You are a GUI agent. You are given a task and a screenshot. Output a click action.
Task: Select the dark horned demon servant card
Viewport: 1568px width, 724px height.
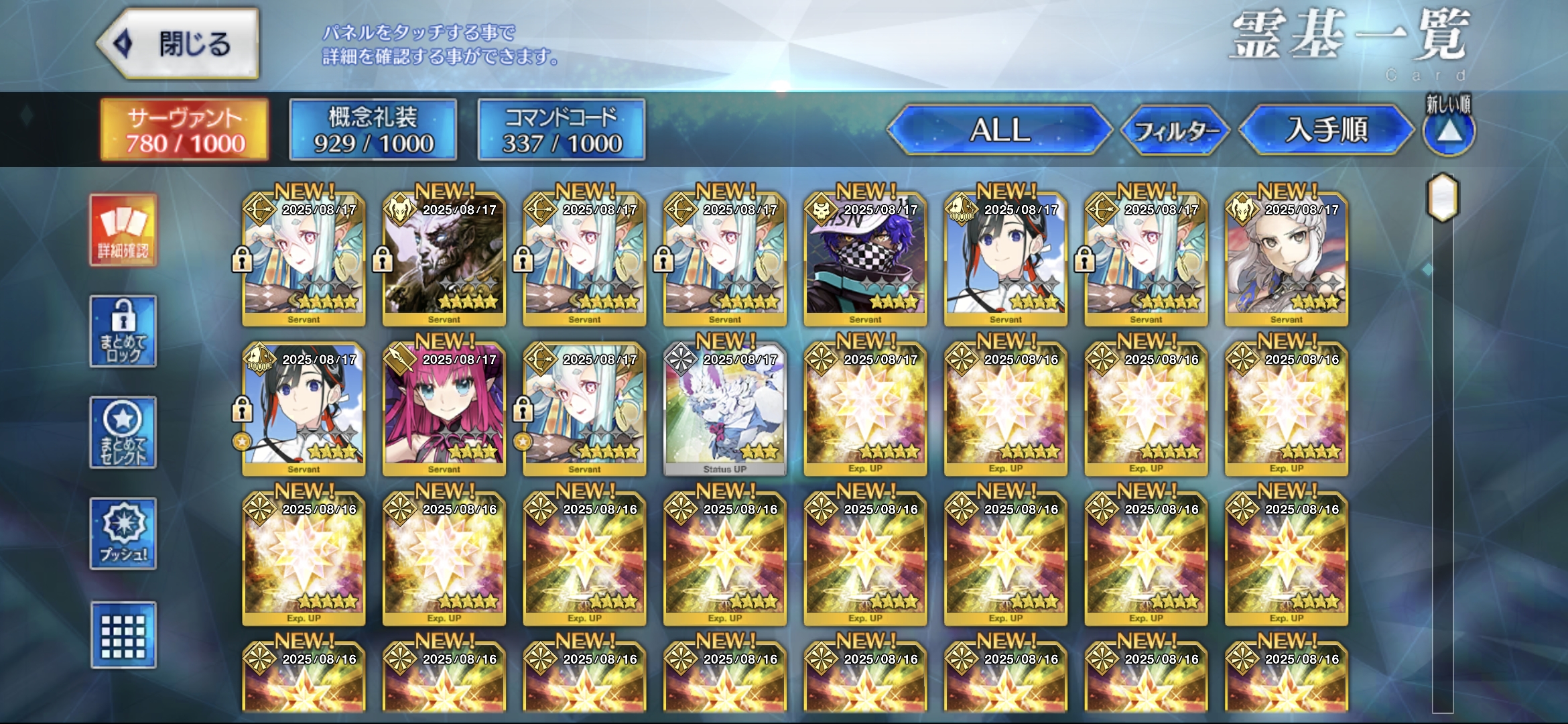tap(444, 258)
